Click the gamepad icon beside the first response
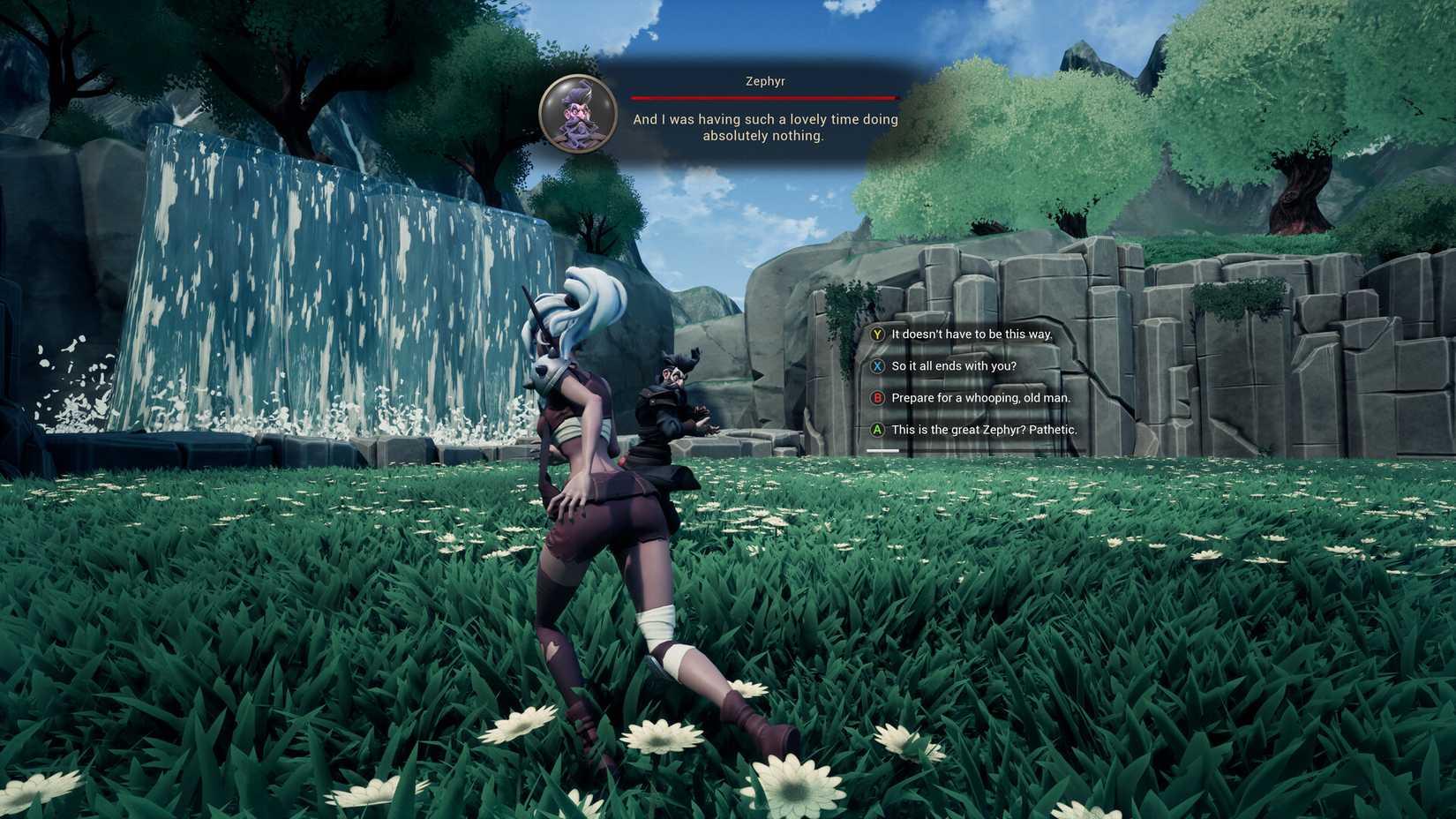Image resolution: width=1456 pixels, height=819 pixels. point(876,334)
